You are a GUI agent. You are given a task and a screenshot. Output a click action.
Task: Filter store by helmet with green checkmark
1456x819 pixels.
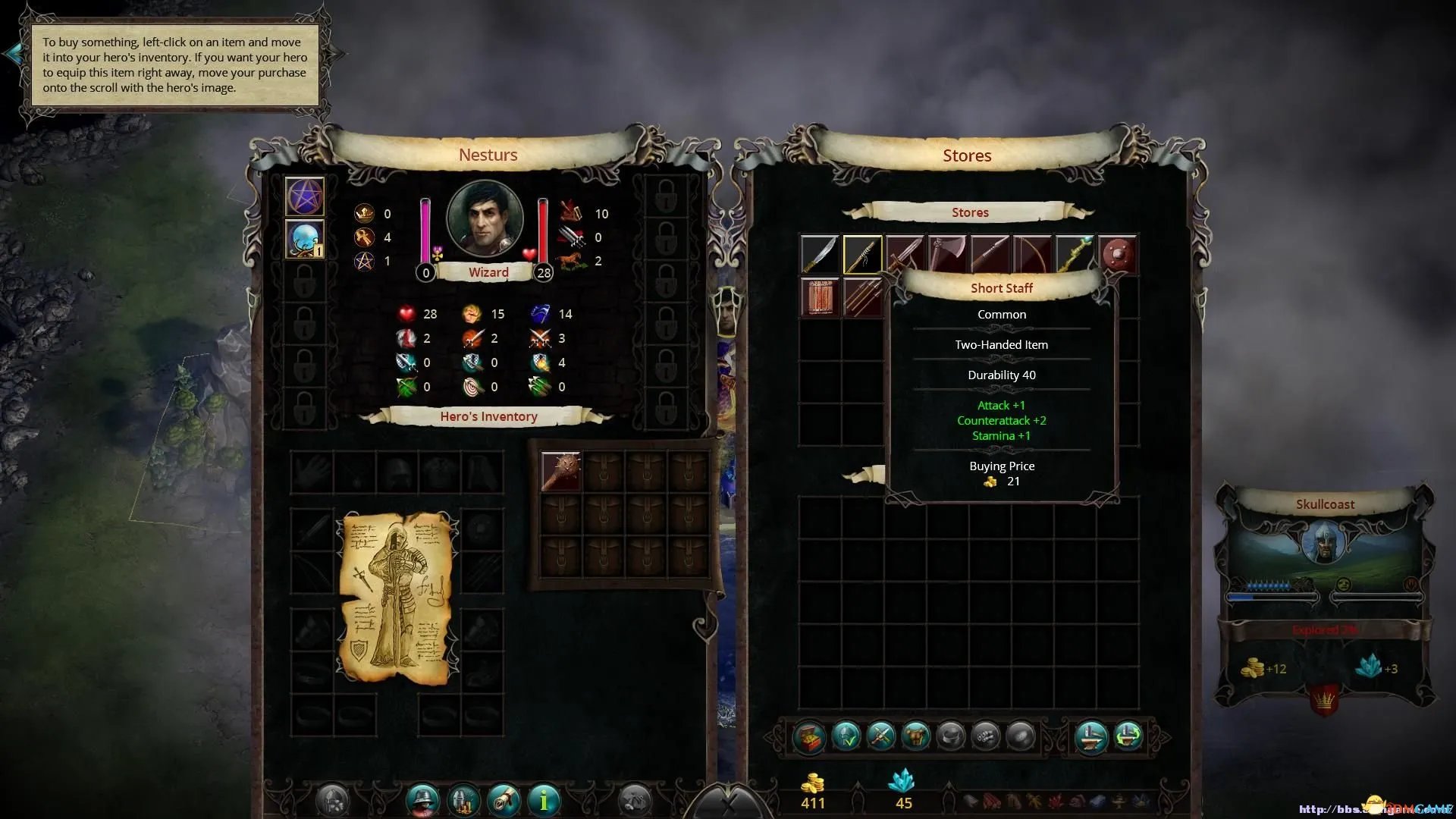[x=846, y=736]
